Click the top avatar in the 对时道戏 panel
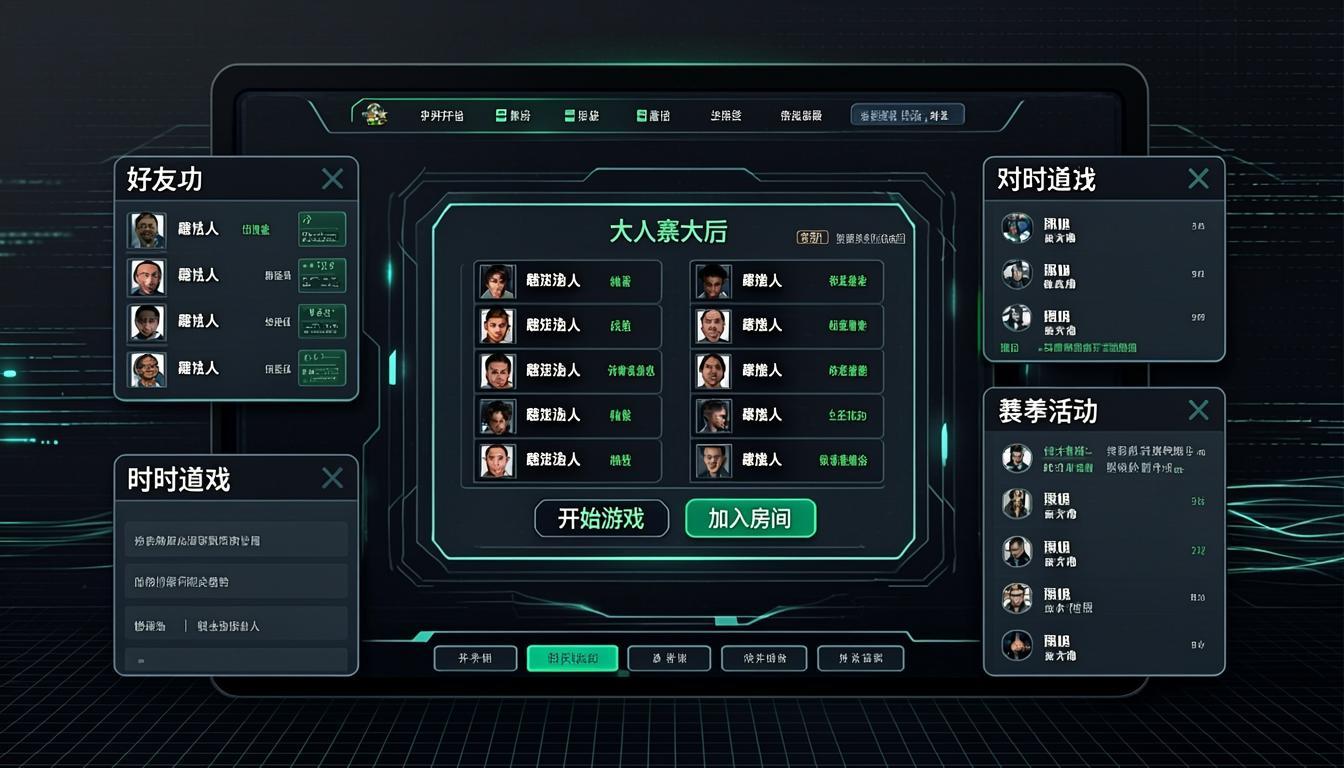The image size is (1344, 768). (1017, 227)
